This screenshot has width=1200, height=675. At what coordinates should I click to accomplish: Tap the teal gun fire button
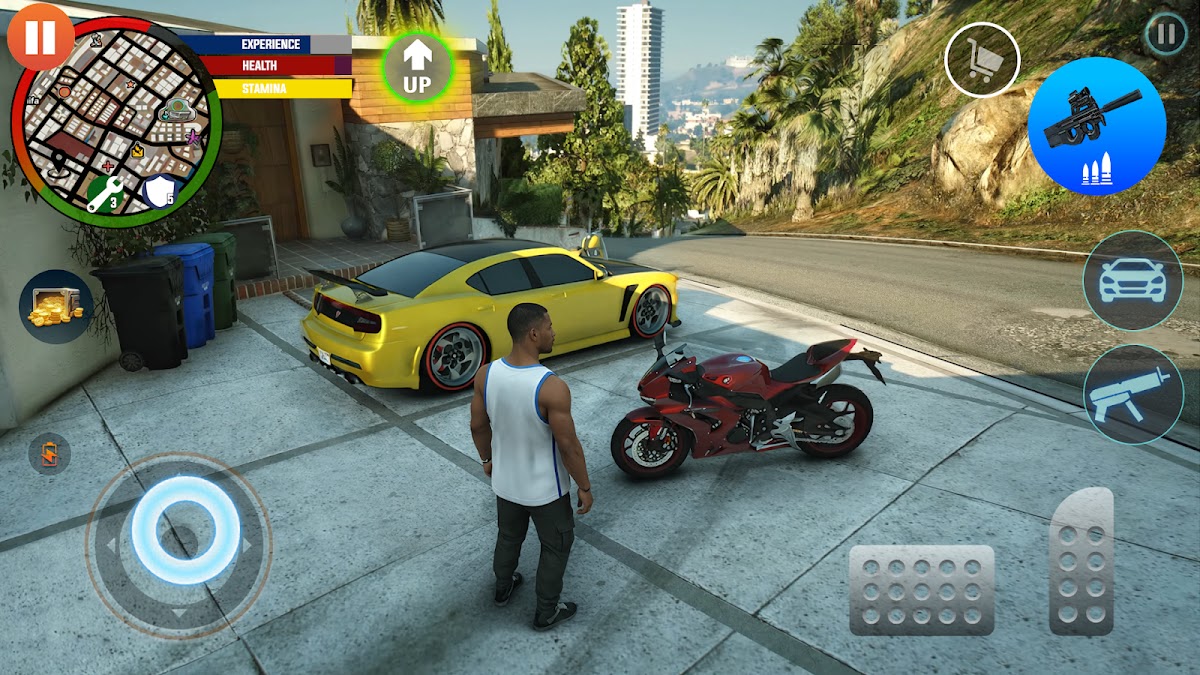pos(1132,394)
